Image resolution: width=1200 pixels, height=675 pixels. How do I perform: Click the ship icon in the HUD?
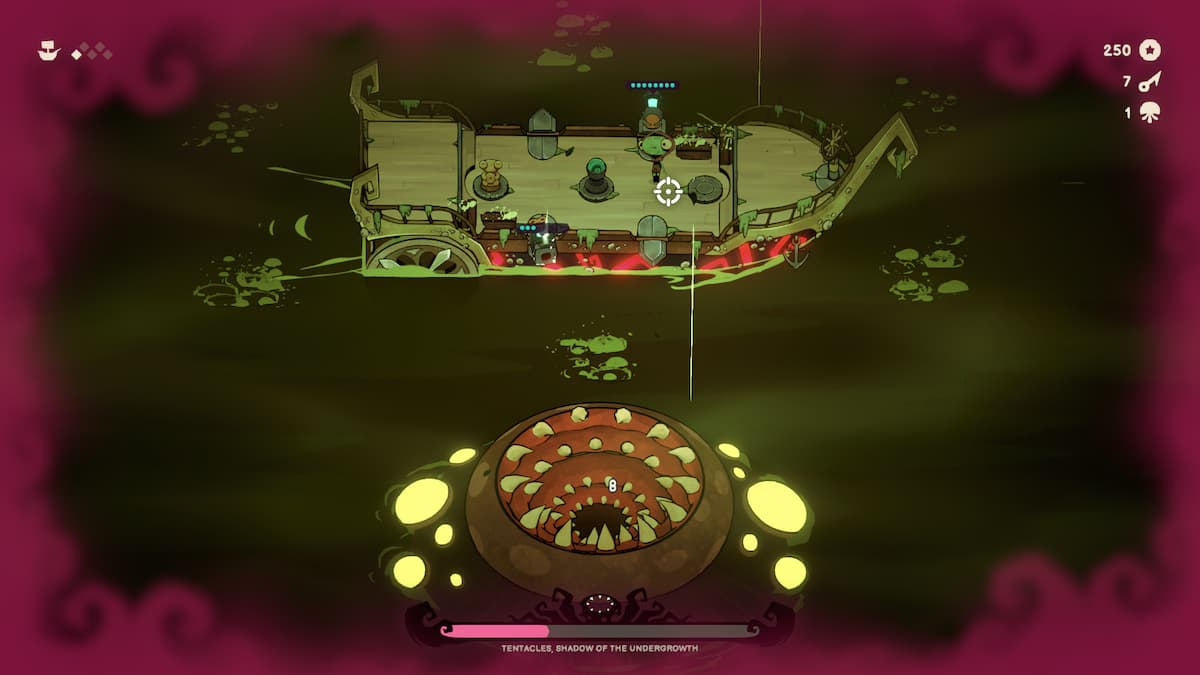click(x=49, y=50)
